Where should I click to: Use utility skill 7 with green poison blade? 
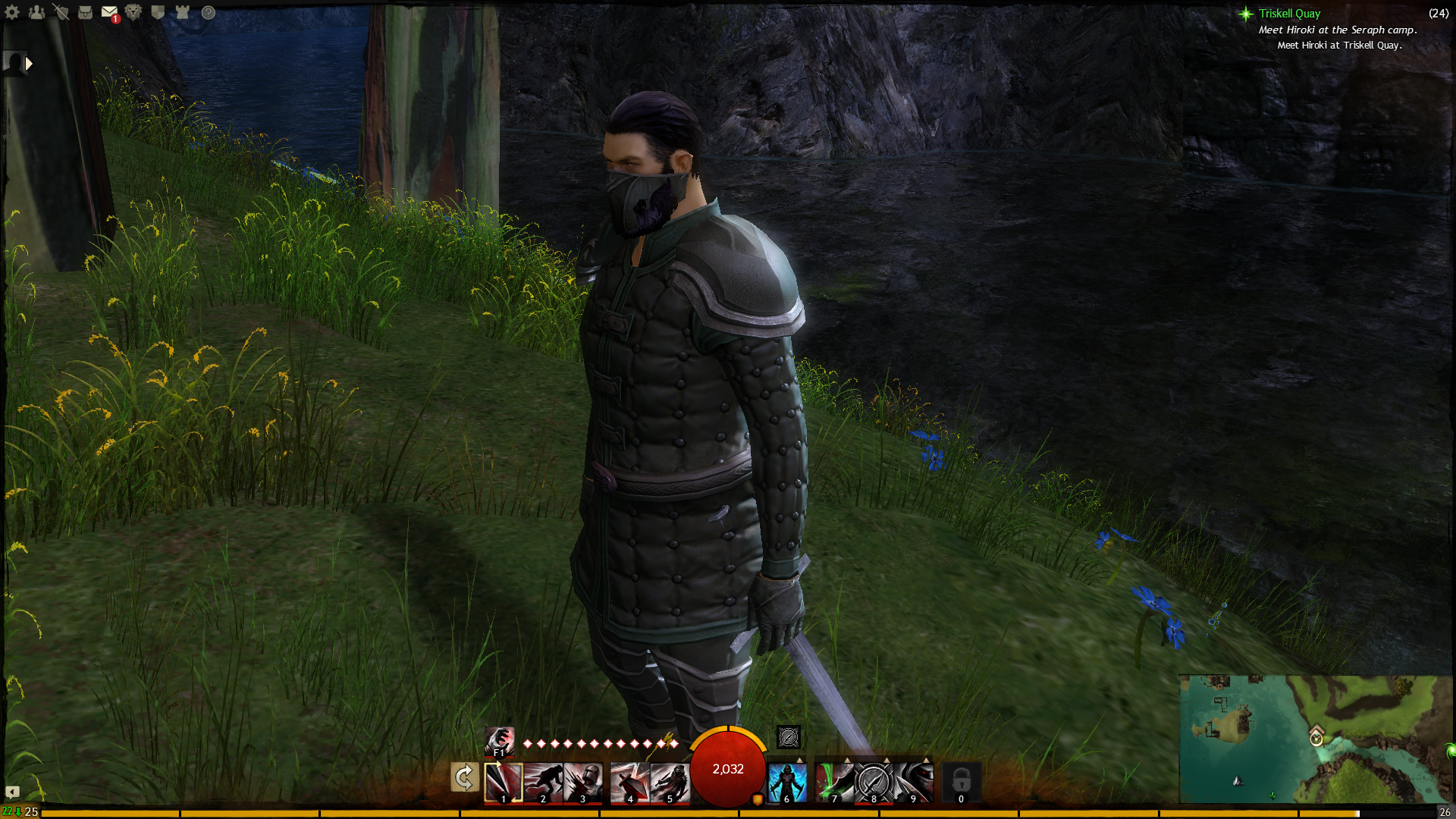[x=834, y=783]
